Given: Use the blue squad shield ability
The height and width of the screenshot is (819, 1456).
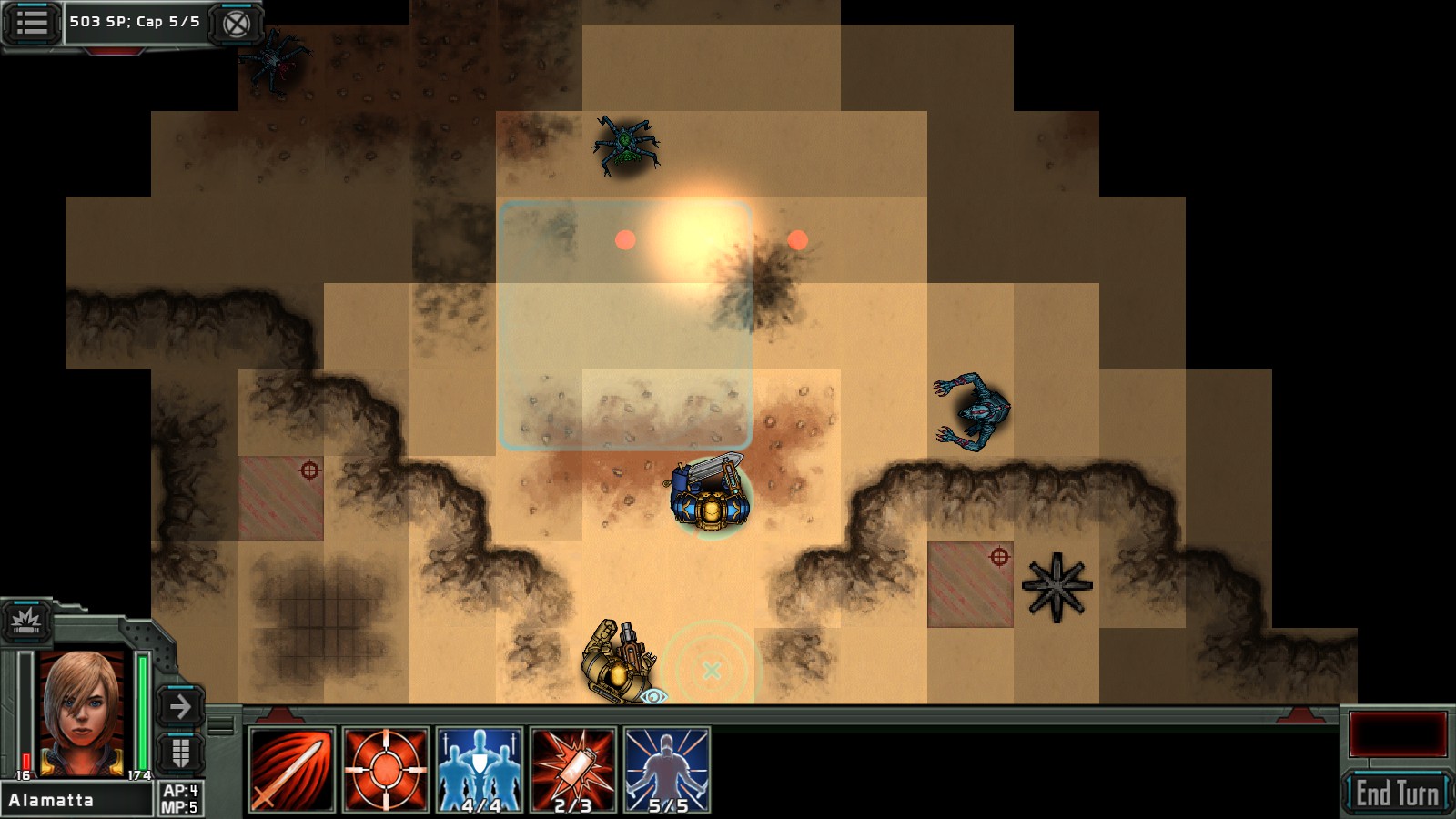Looking at the screenshot, I should tap(480, 770).
